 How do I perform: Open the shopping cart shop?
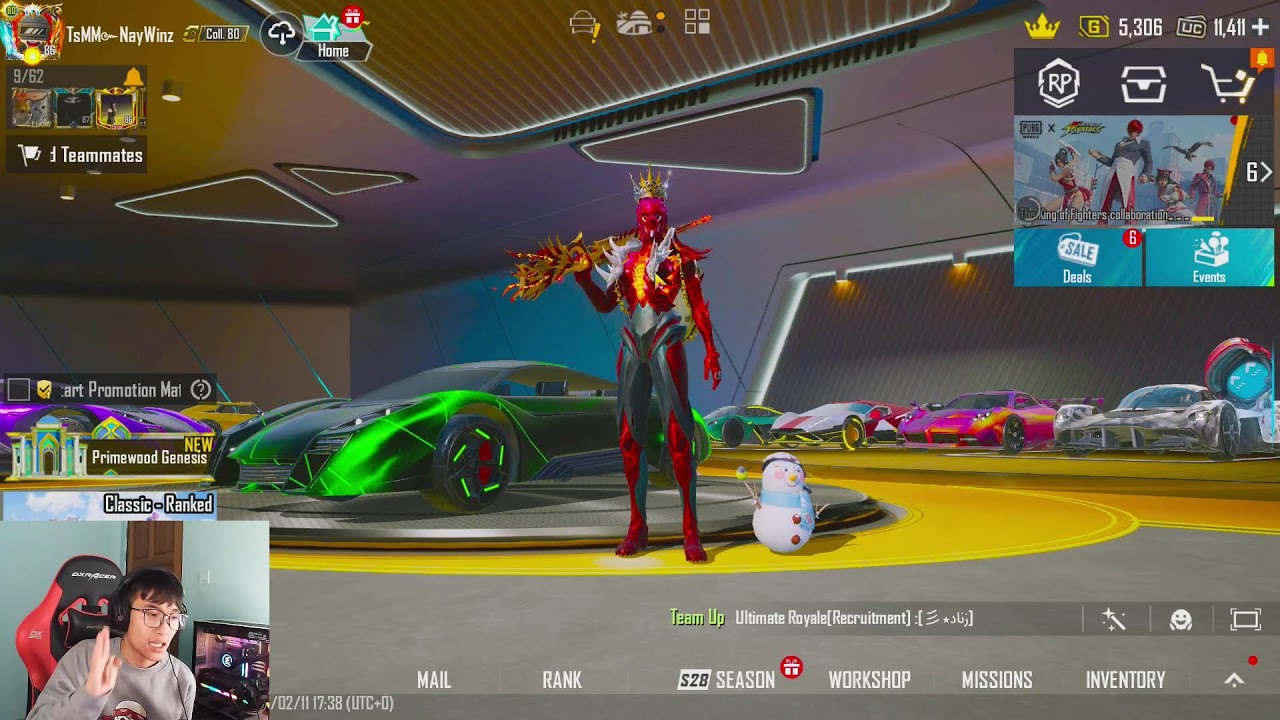[x=1229, y=85]
